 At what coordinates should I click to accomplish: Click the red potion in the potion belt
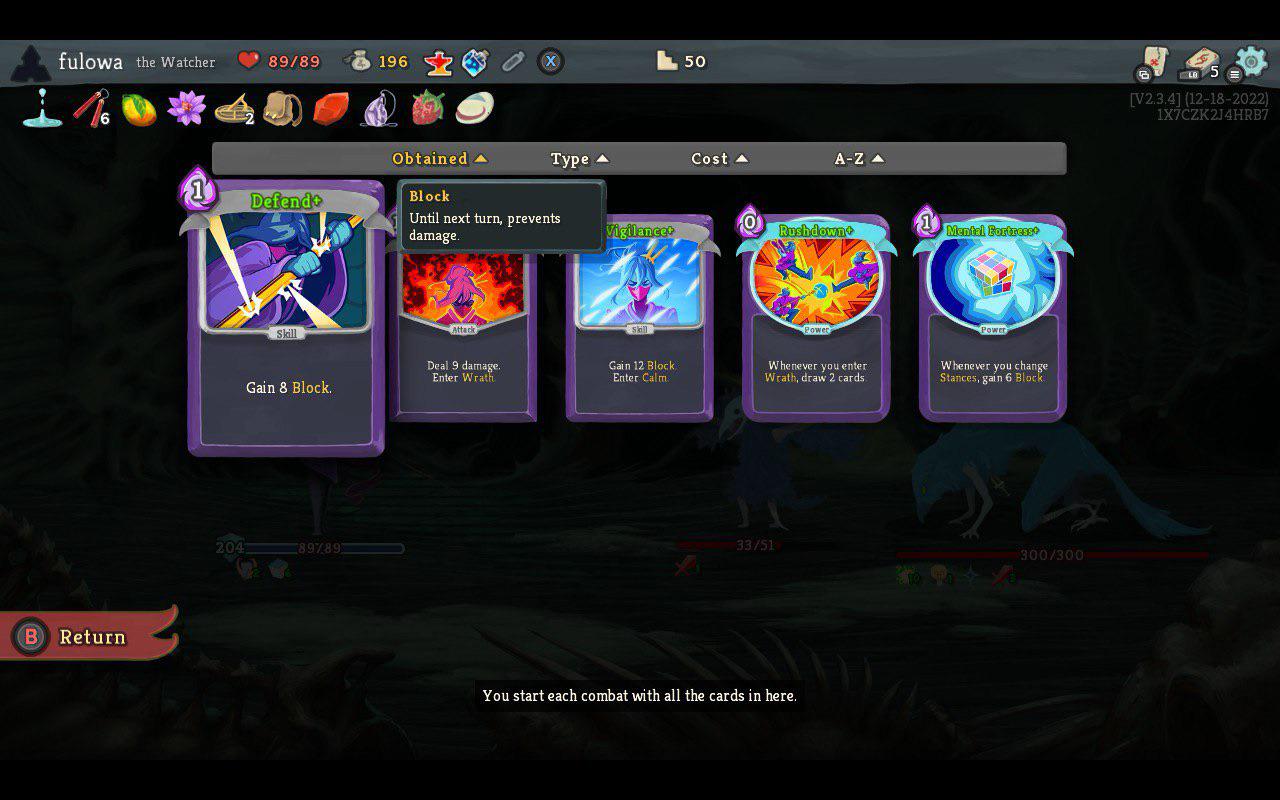438,61
